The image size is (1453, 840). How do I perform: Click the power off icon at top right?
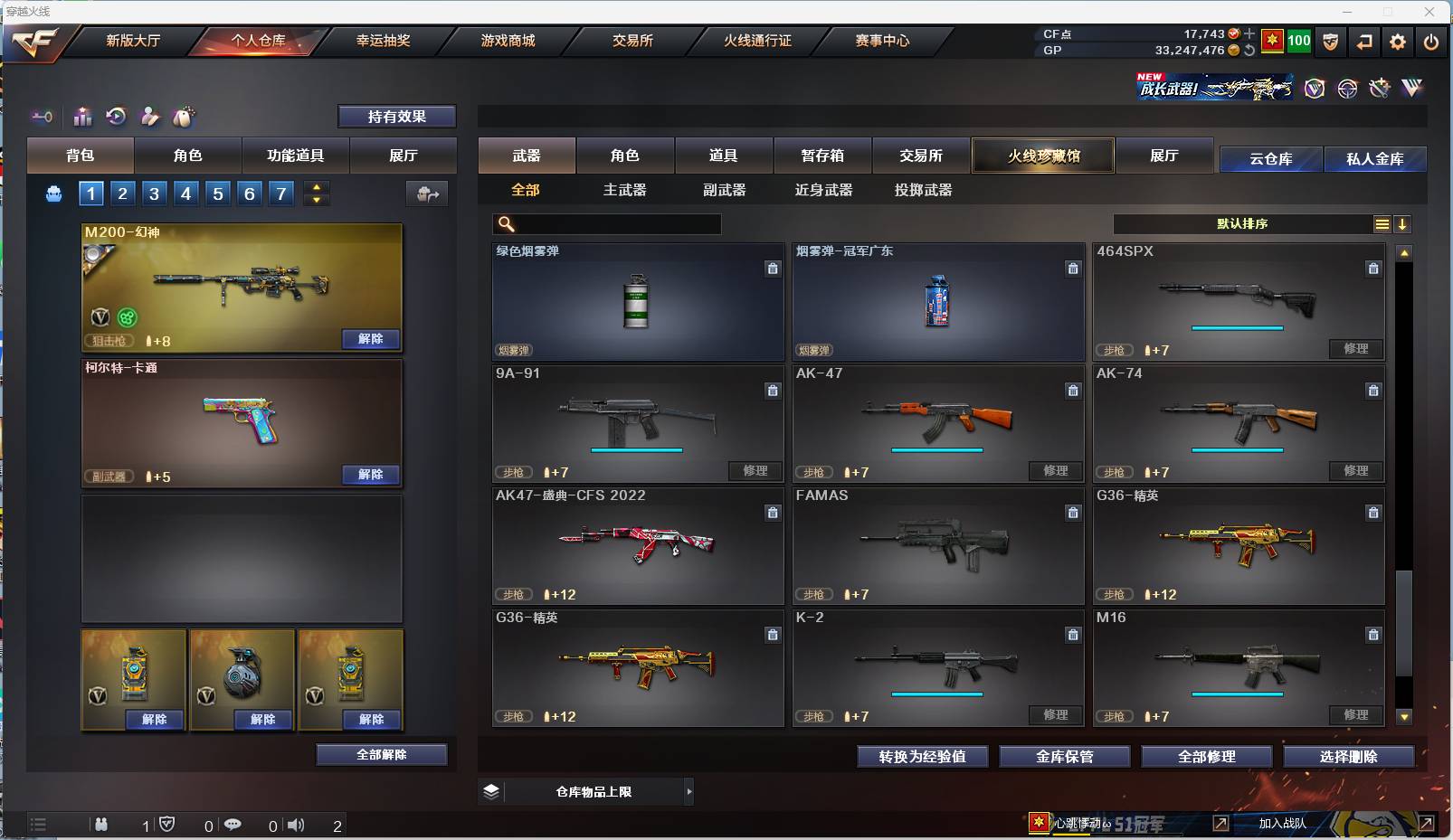(x=1431, y=42)
